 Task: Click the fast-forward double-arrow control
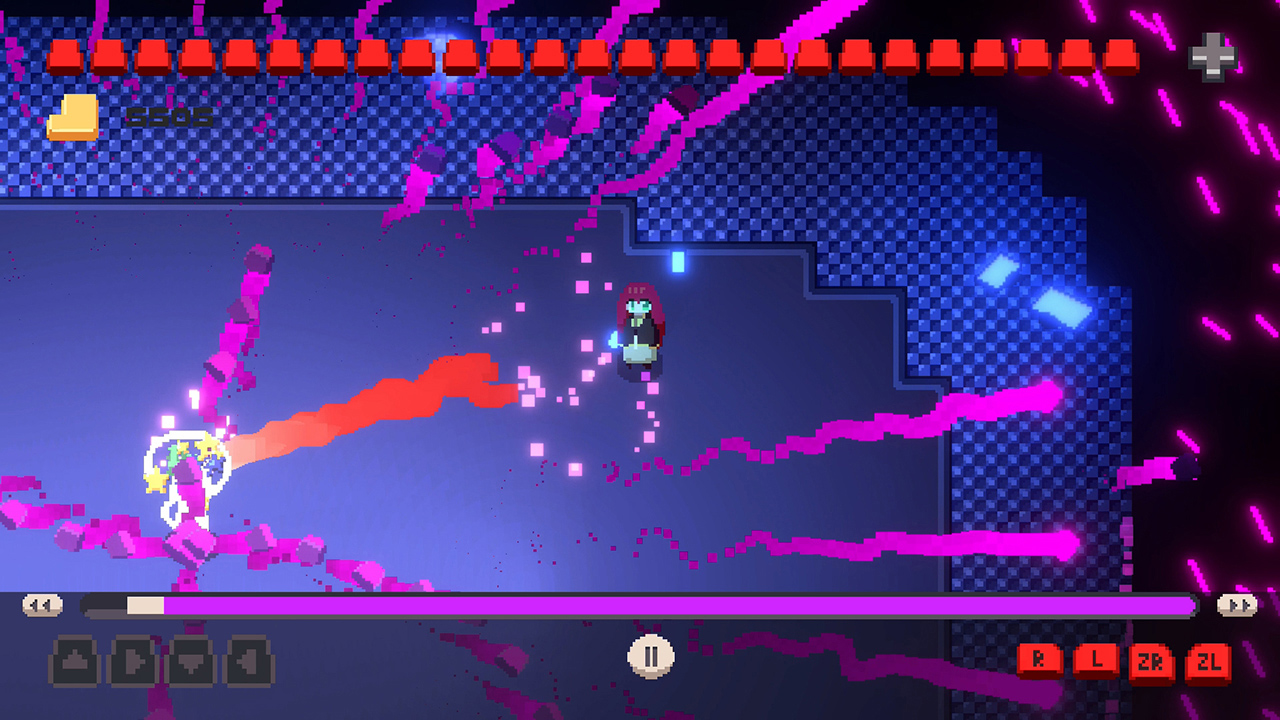(x=1238, y=603)
